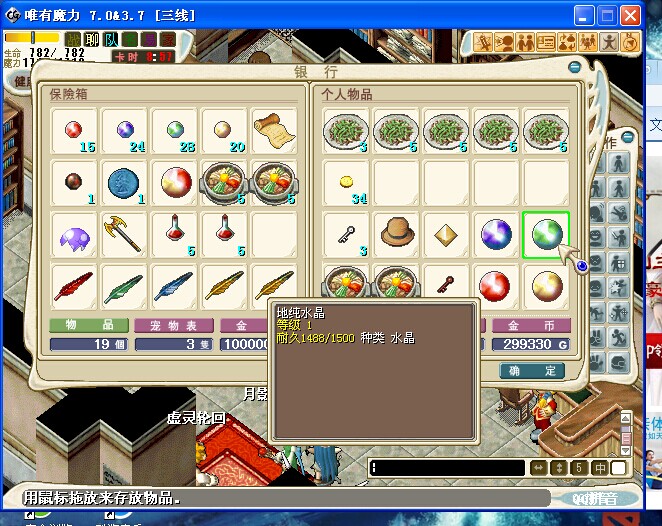Choose the battle axe in the safe box
Image resolution: width=662 pixels, height=526 pixels.
point(124,234)
